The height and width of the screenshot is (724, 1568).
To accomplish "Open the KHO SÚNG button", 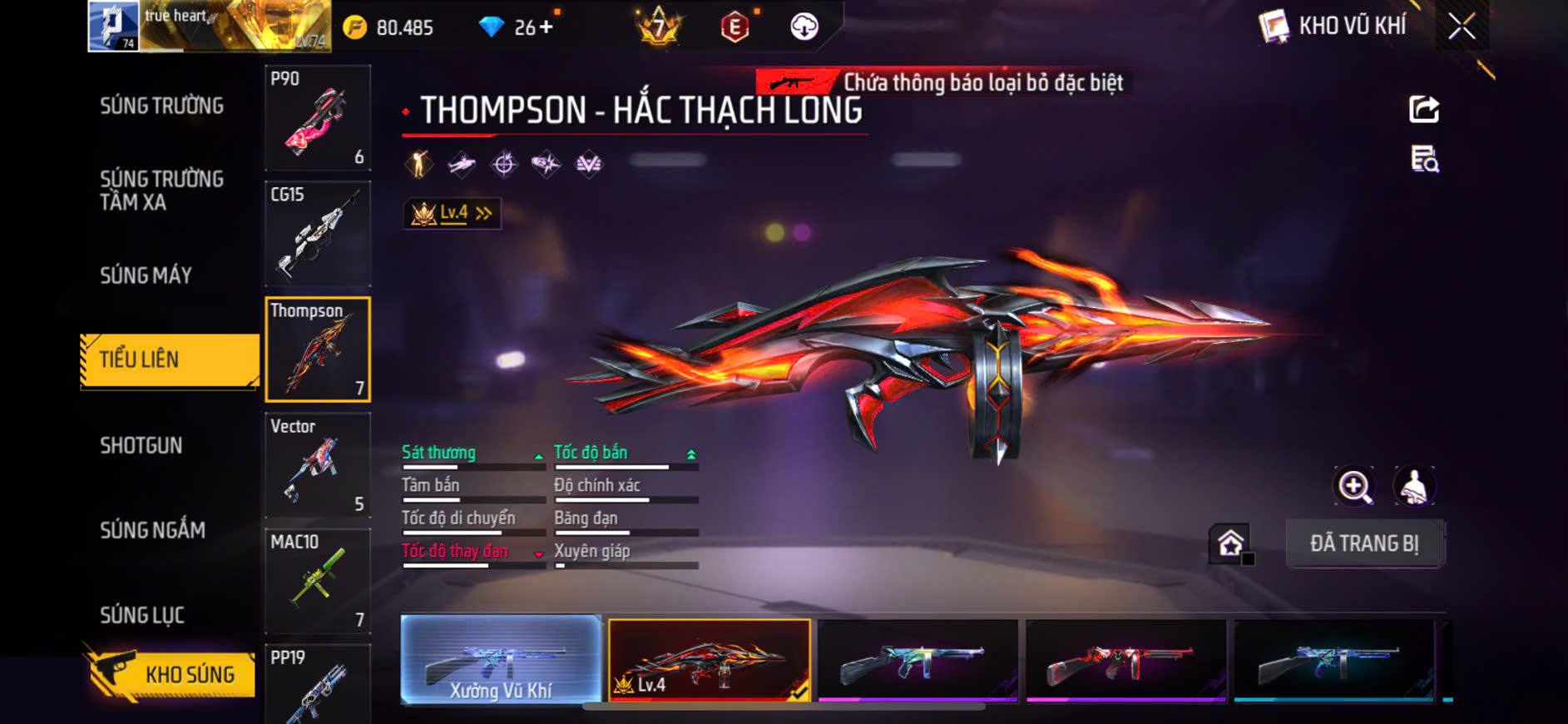I will click(x=172, y=674).
